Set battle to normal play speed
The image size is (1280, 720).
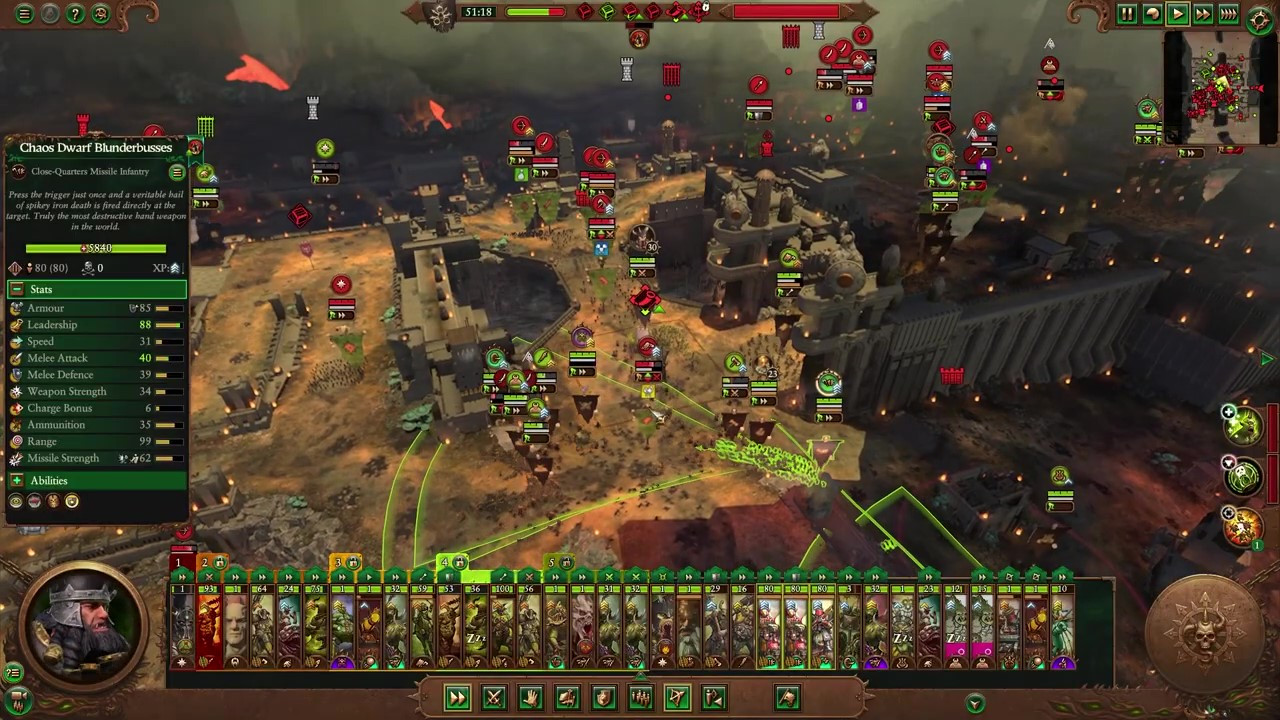(x=1178, y=14)
